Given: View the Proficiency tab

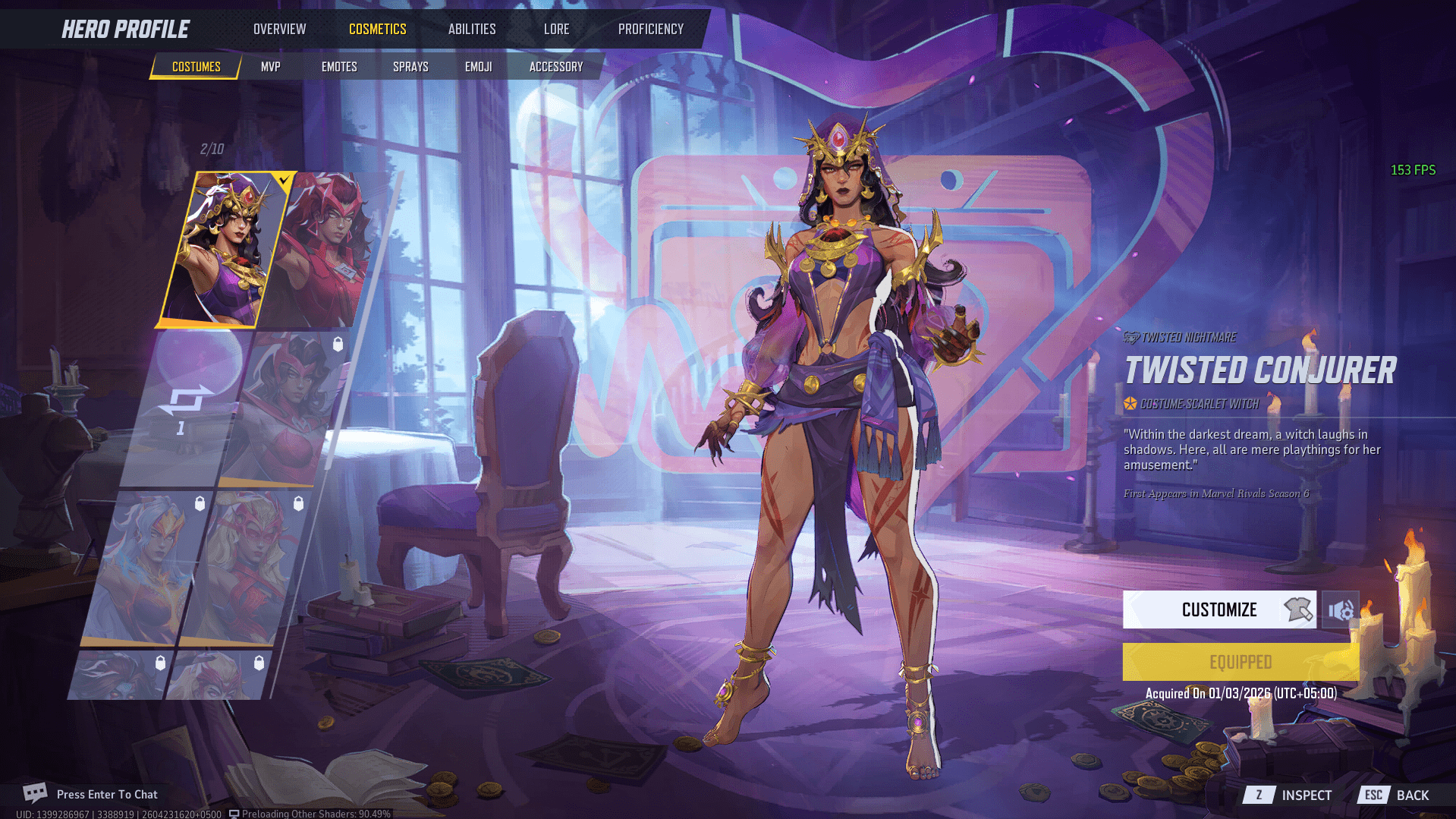Looking at the screenshot, I should 650,29.
